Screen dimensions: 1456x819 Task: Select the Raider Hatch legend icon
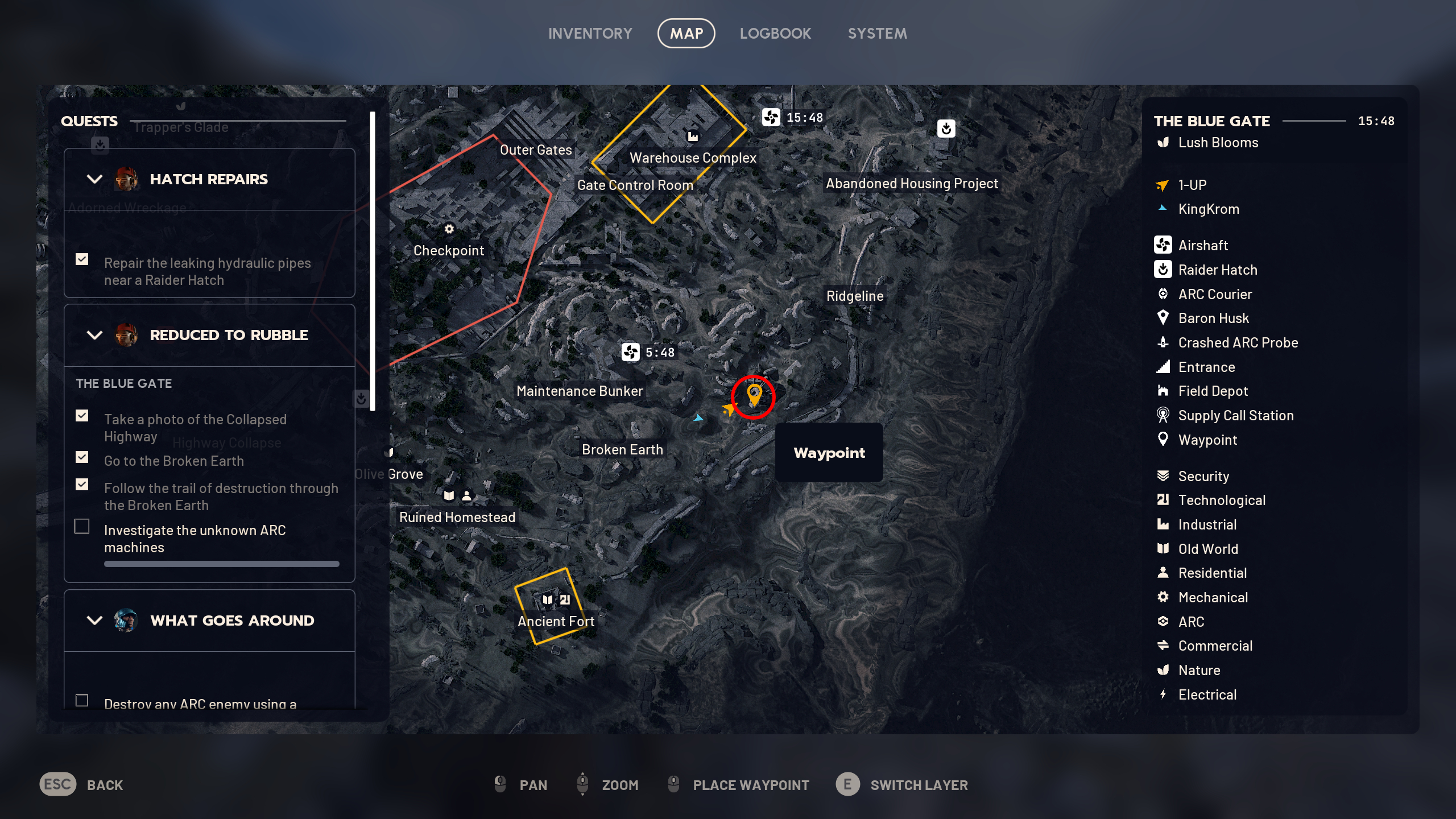pos(1164,270)
